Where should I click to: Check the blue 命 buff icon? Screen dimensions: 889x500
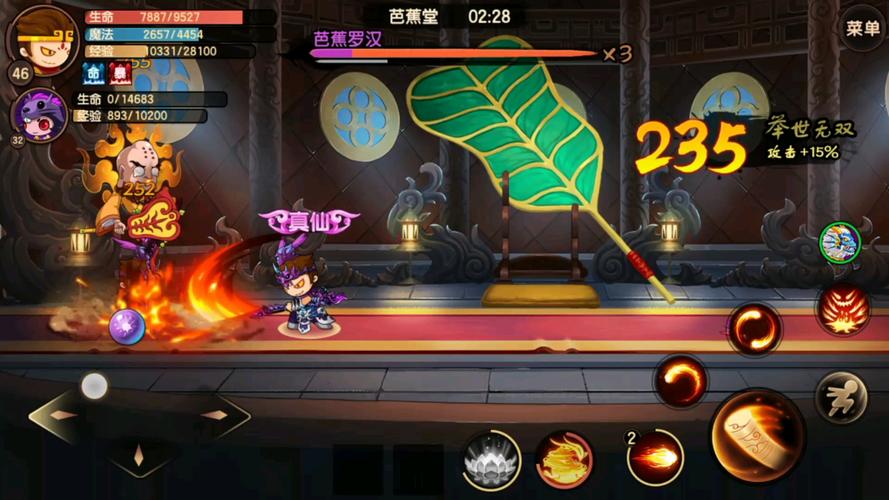(x=93, y=73)
